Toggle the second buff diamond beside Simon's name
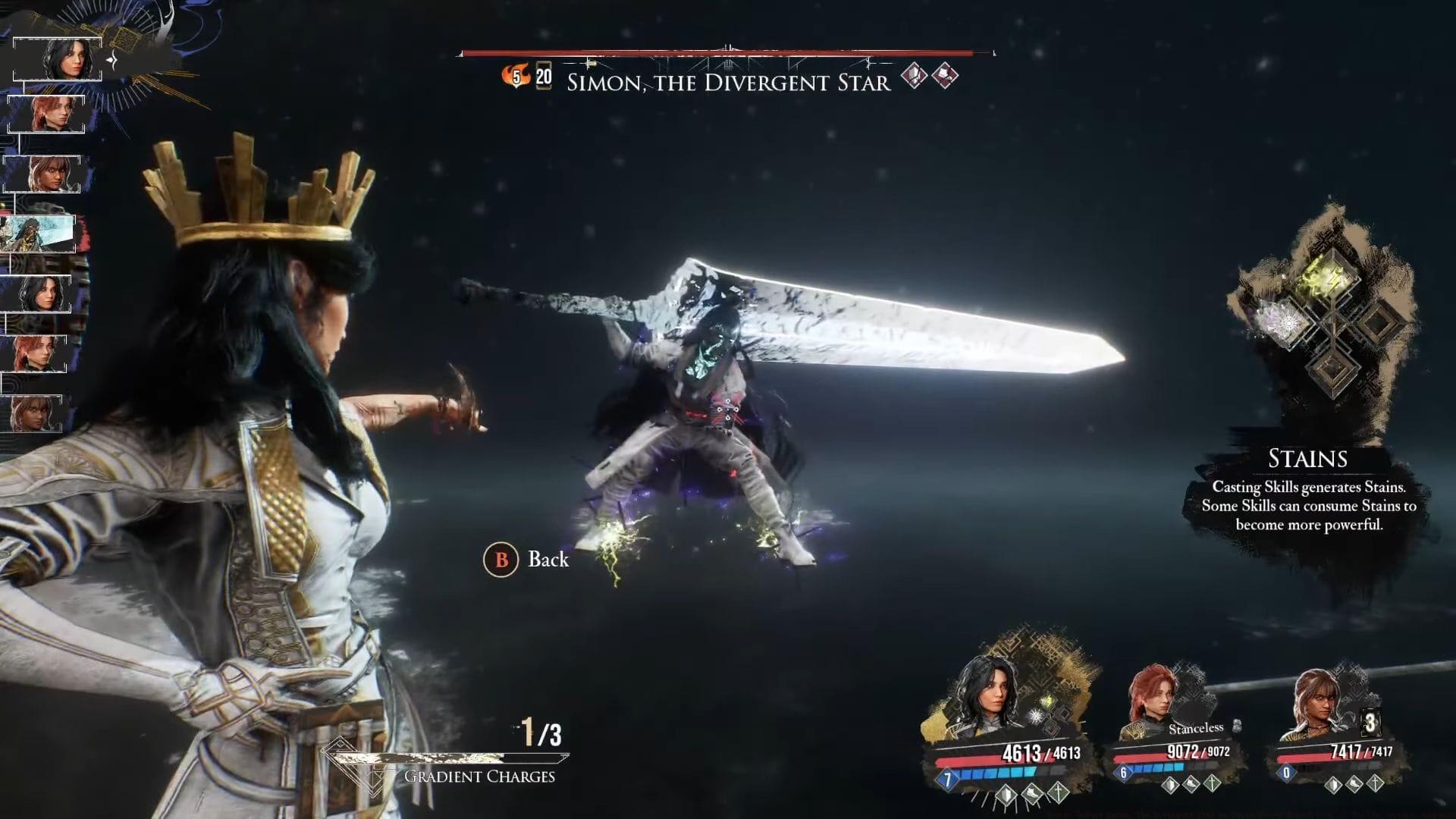 coord(945,77)
